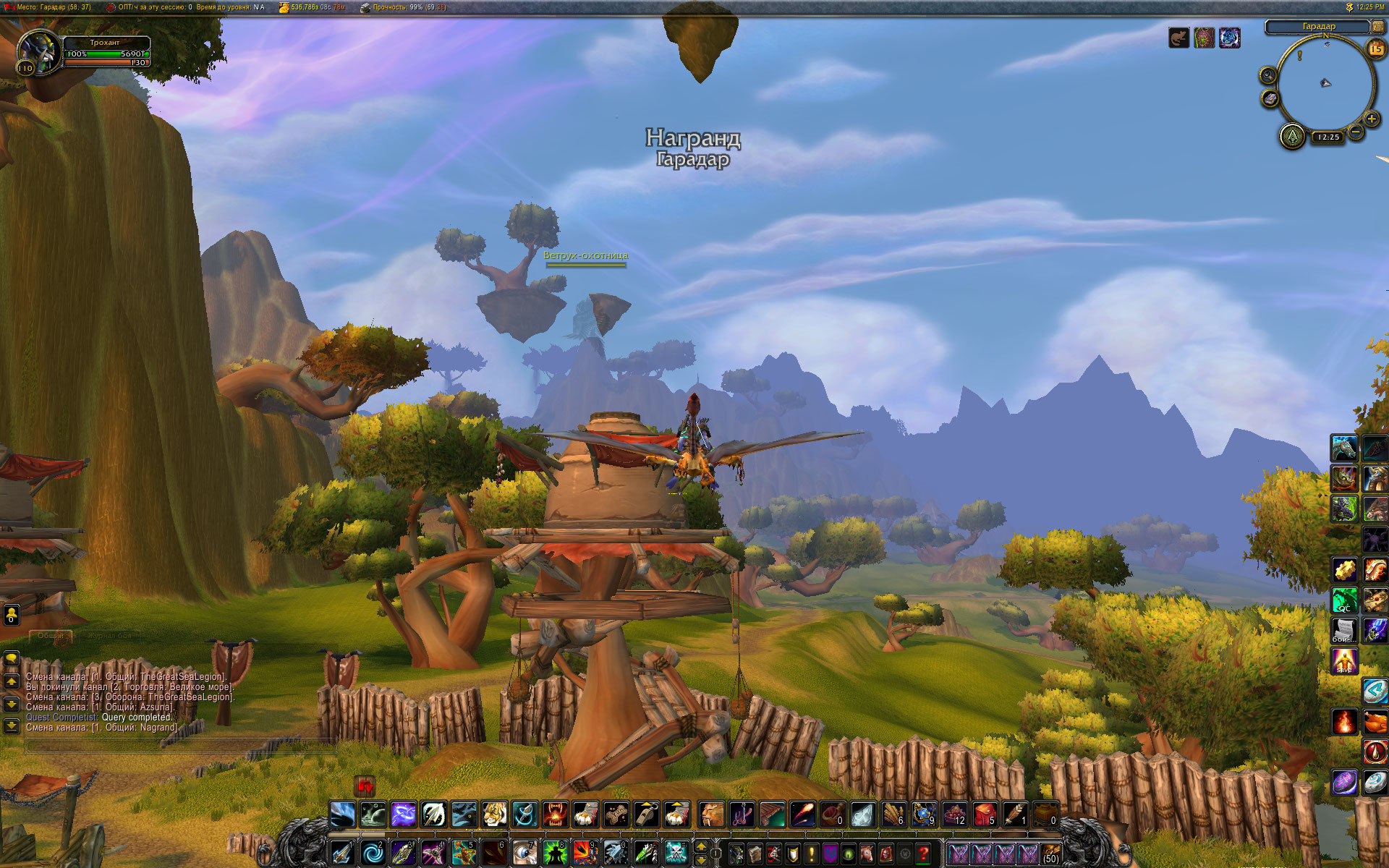1389x868 pixels.
Task: Activate the golden 'save' figure icon
Action: click(x=1344, y=661)
